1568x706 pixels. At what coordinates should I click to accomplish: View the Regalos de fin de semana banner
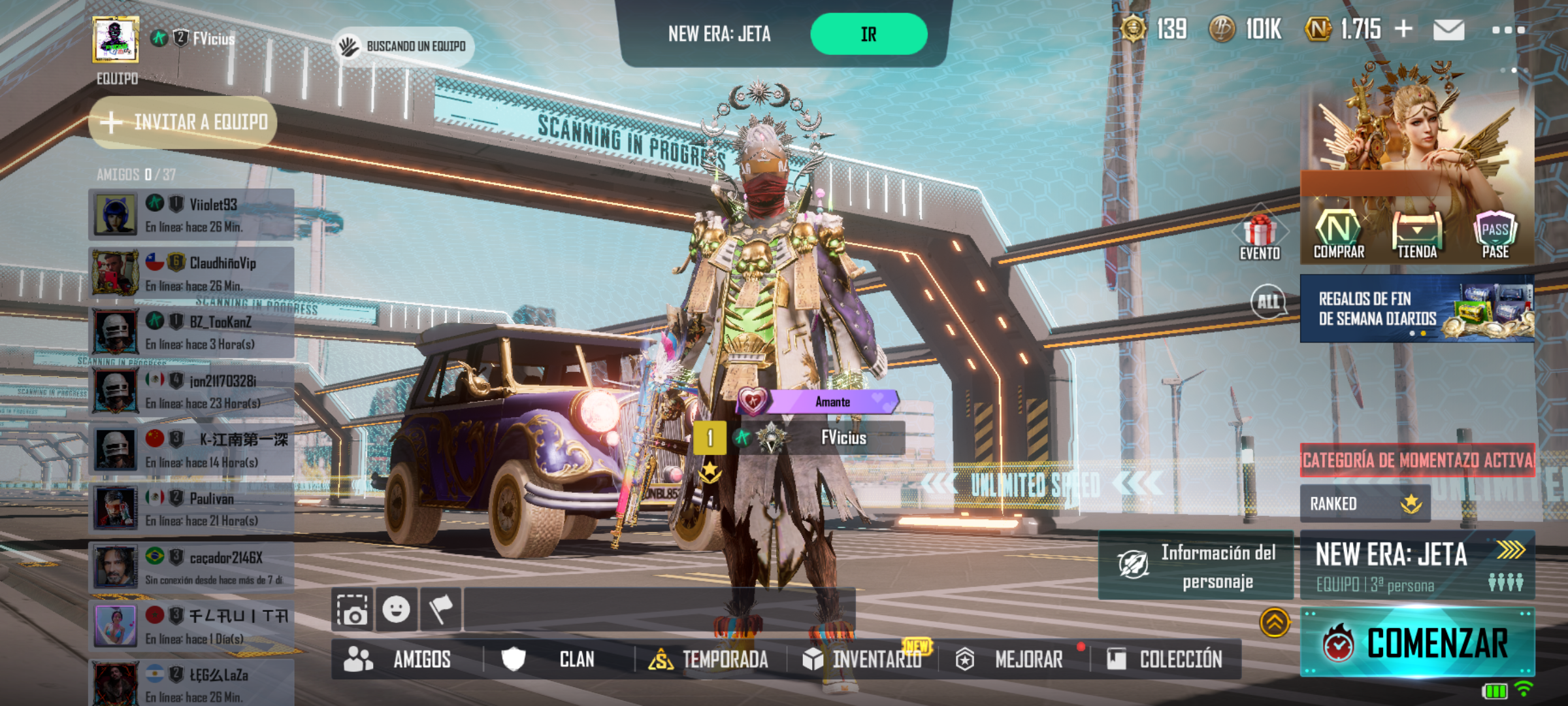pyautogui.click(x=1416, y=309)
